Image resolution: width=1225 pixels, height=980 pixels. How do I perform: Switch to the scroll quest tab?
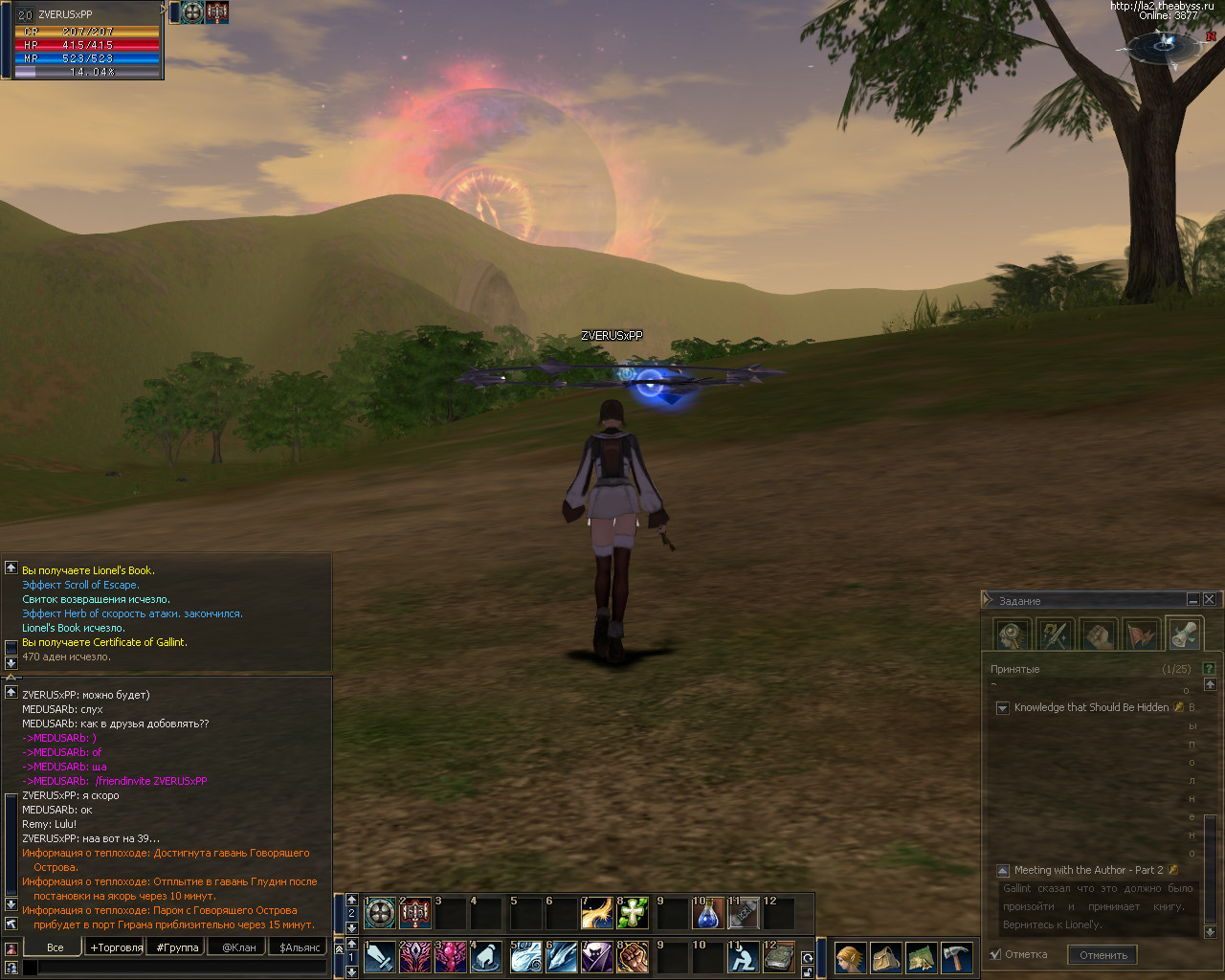(x=1184, y=634)
